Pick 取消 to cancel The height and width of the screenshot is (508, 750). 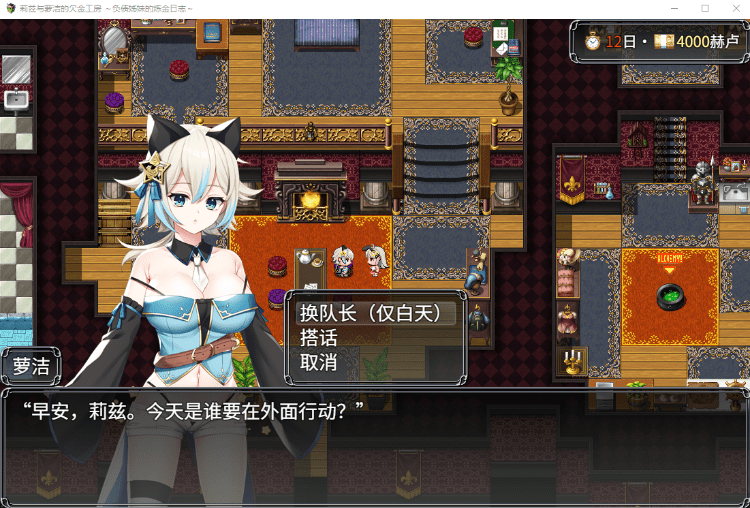coord(319,362)
